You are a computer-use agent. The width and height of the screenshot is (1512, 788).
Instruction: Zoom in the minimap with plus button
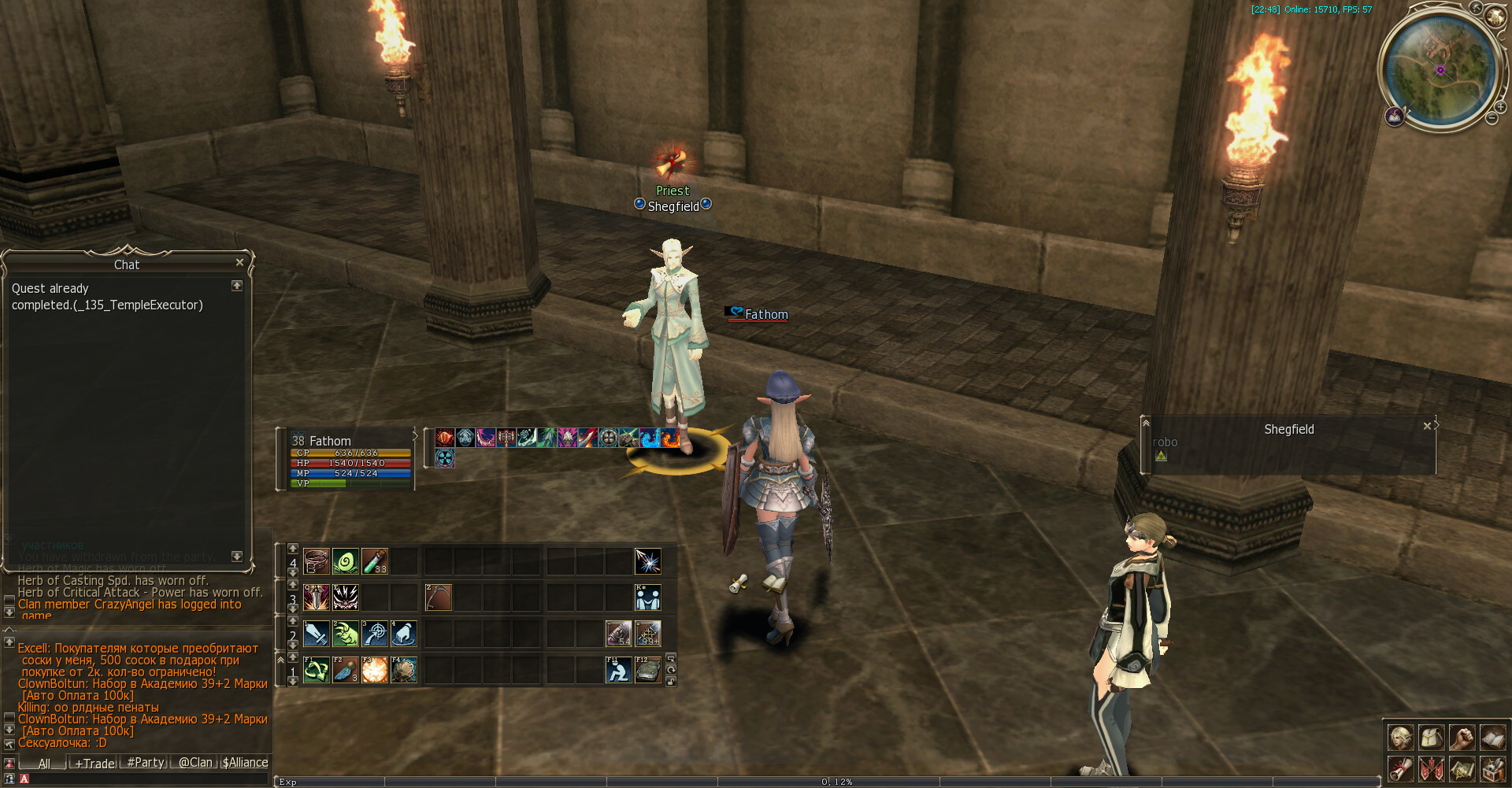point(1501,107)
